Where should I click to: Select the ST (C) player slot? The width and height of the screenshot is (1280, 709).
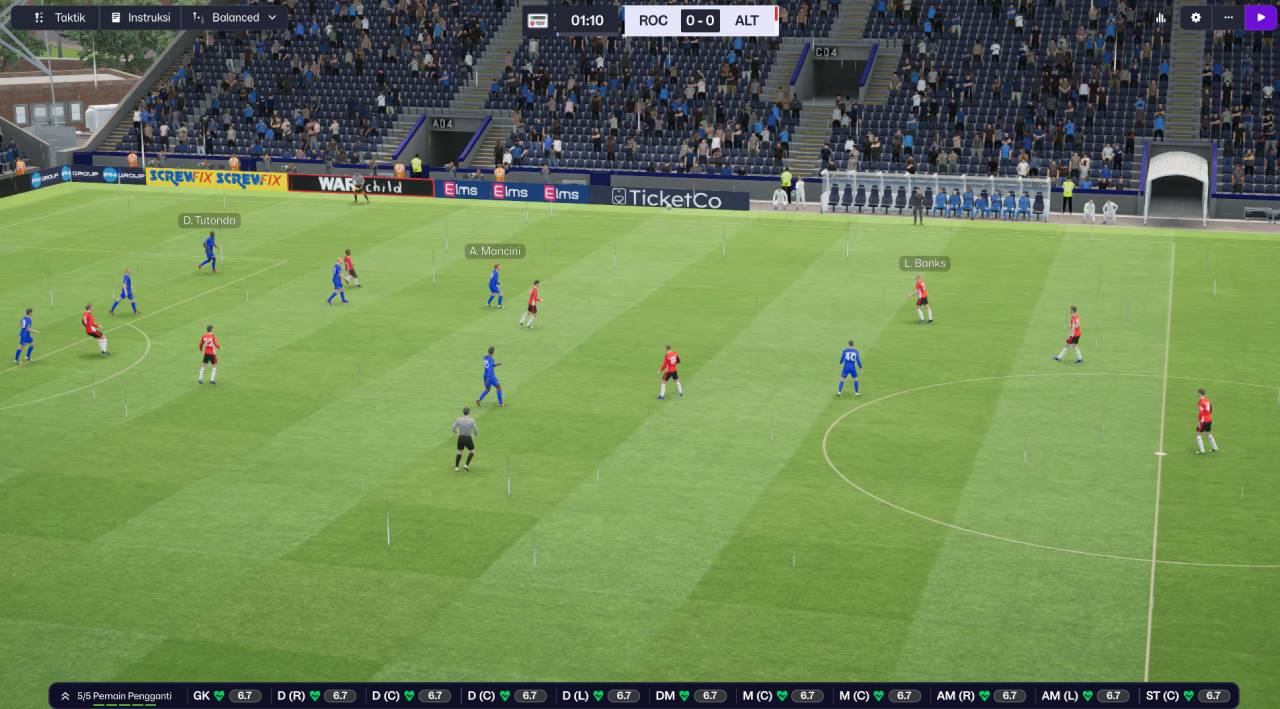(1187, 696)
